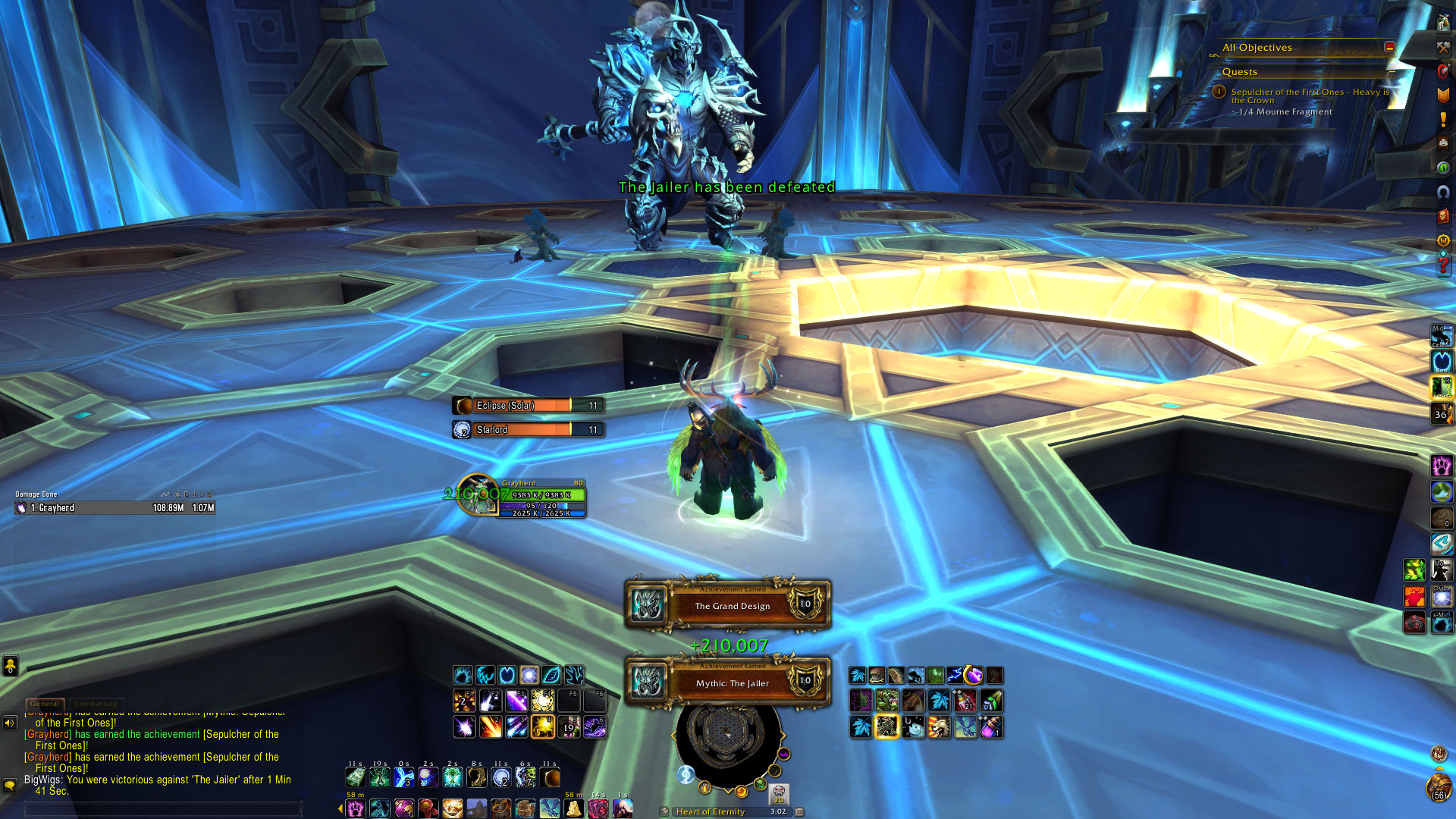Open the skull-book adventure guide
Screen dimensions: 1456x819
(1443, 216)
